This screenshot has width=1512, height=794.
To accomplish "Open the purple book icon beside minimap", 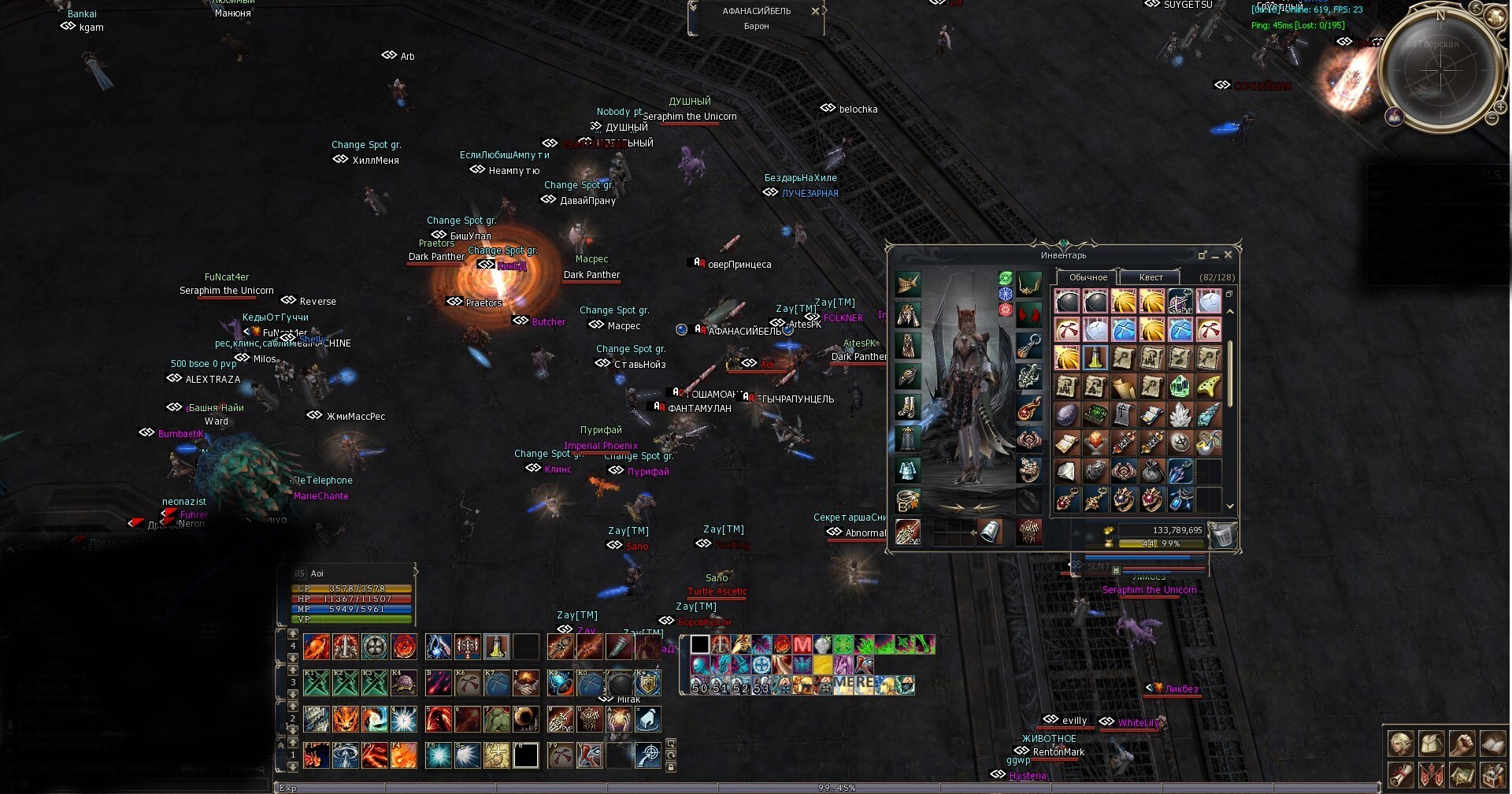I will click(x=1395, y=117).
